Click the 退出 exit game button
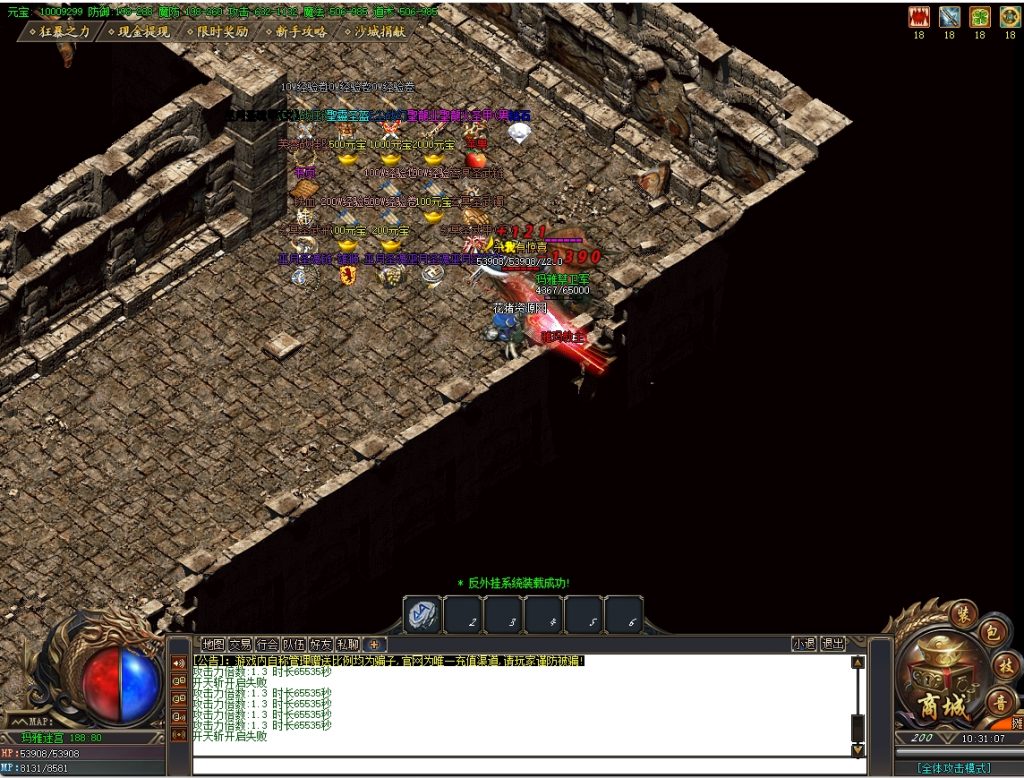The height and width of the screenshot is (778, 1024). 833,644
